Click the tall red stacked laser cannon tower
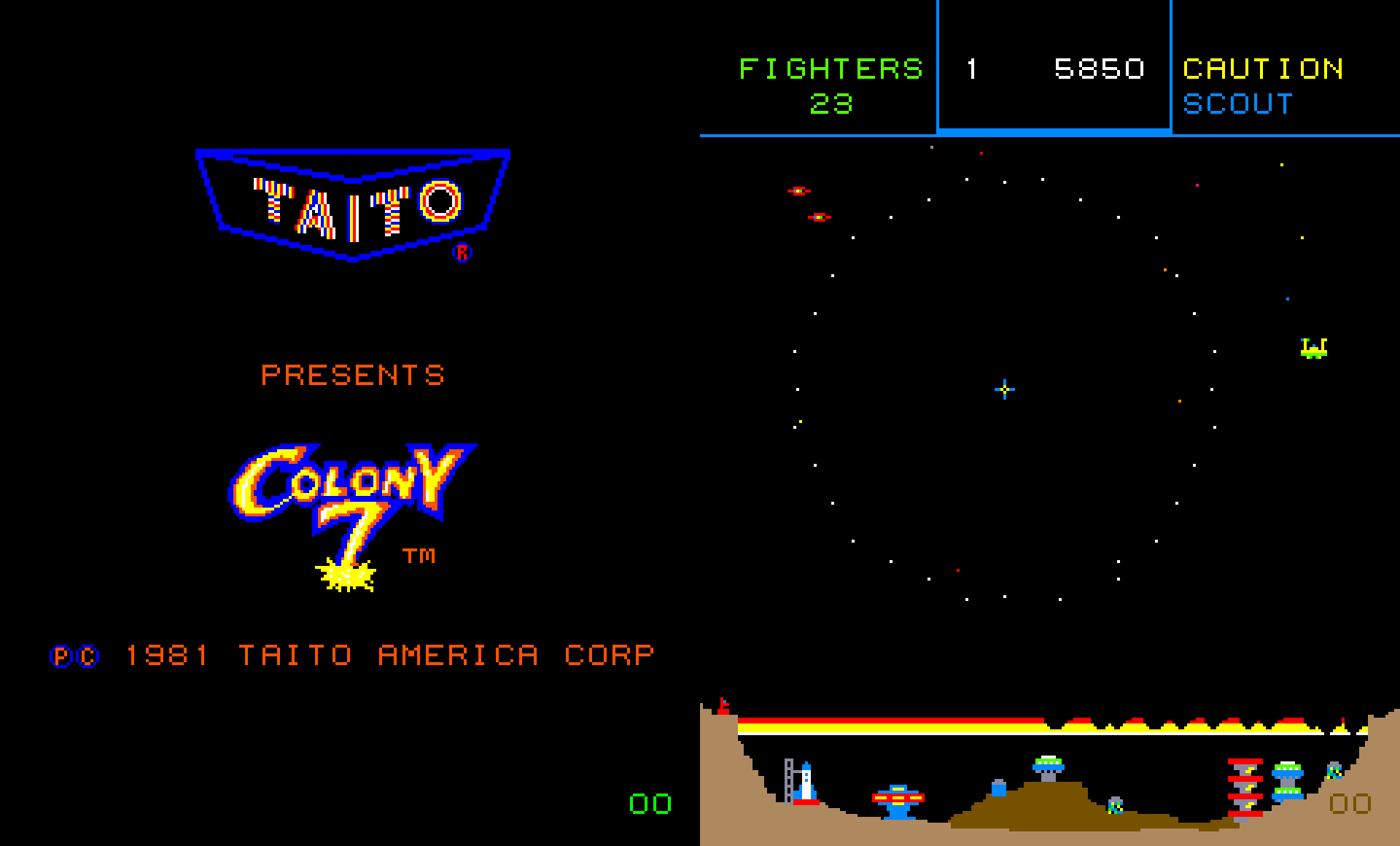Viewport: 1400px width, 846px height. point(1245,788)
